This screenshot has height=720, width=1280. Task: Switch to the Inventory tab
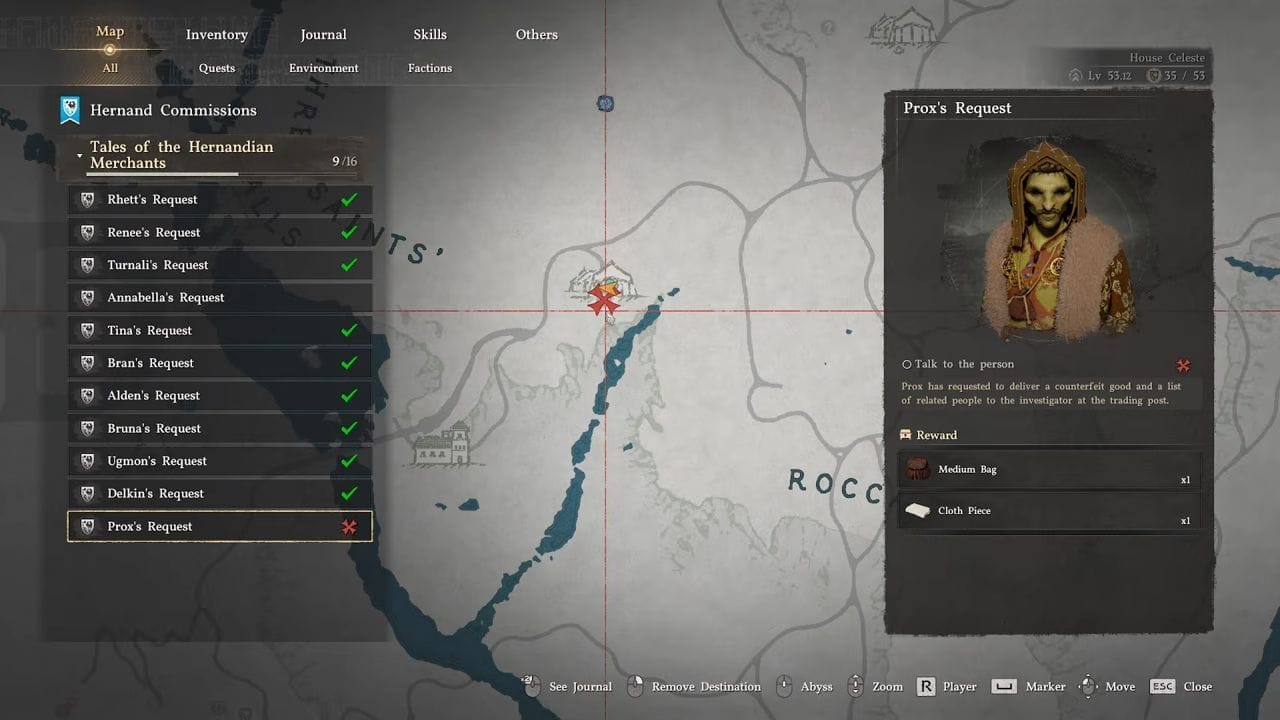[x=216, y=35]
